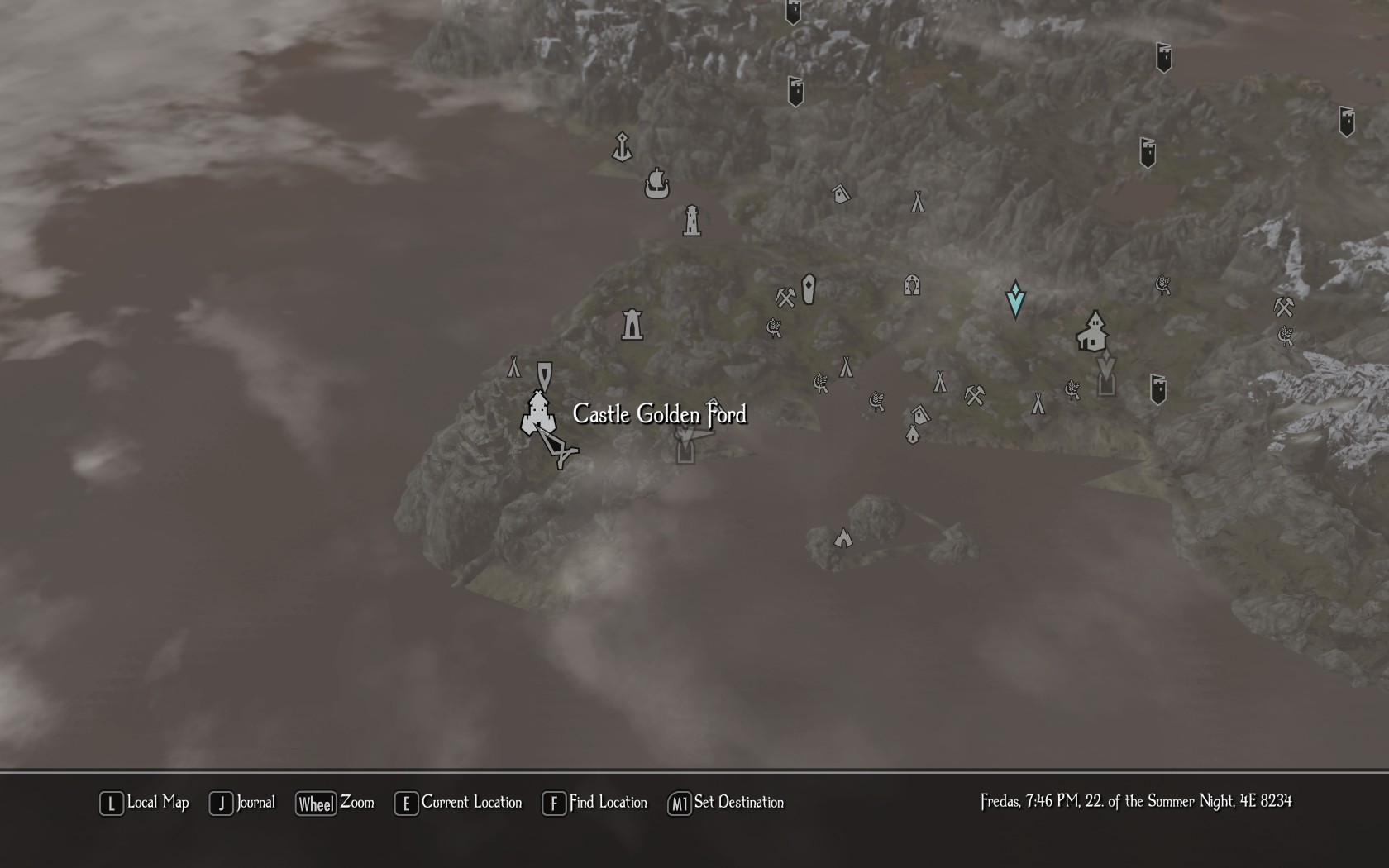This screenshot has width=1389, height=868.
Task: Open the Local Map view
Action: point(145,803)
